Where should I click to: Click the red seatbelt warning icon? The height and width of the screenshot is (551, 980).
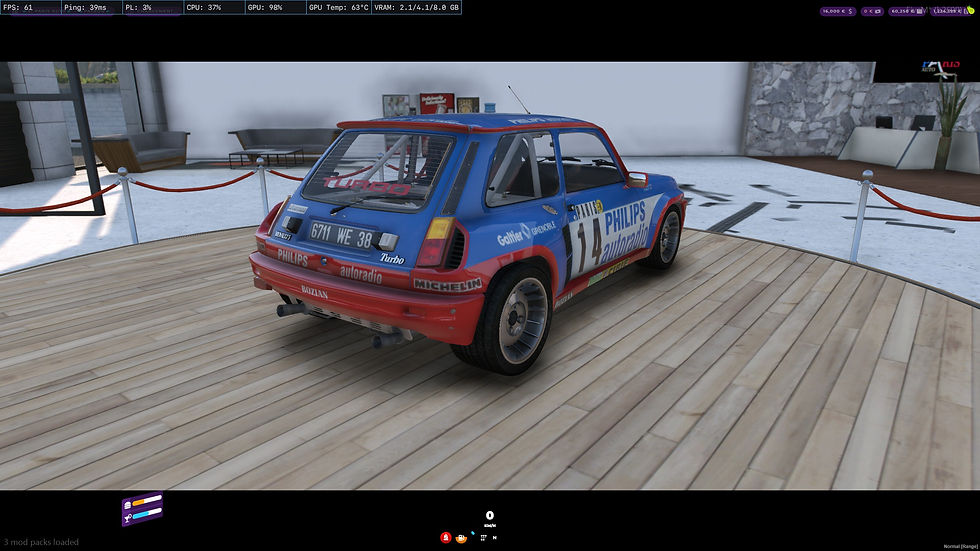(x=445, y=537)
